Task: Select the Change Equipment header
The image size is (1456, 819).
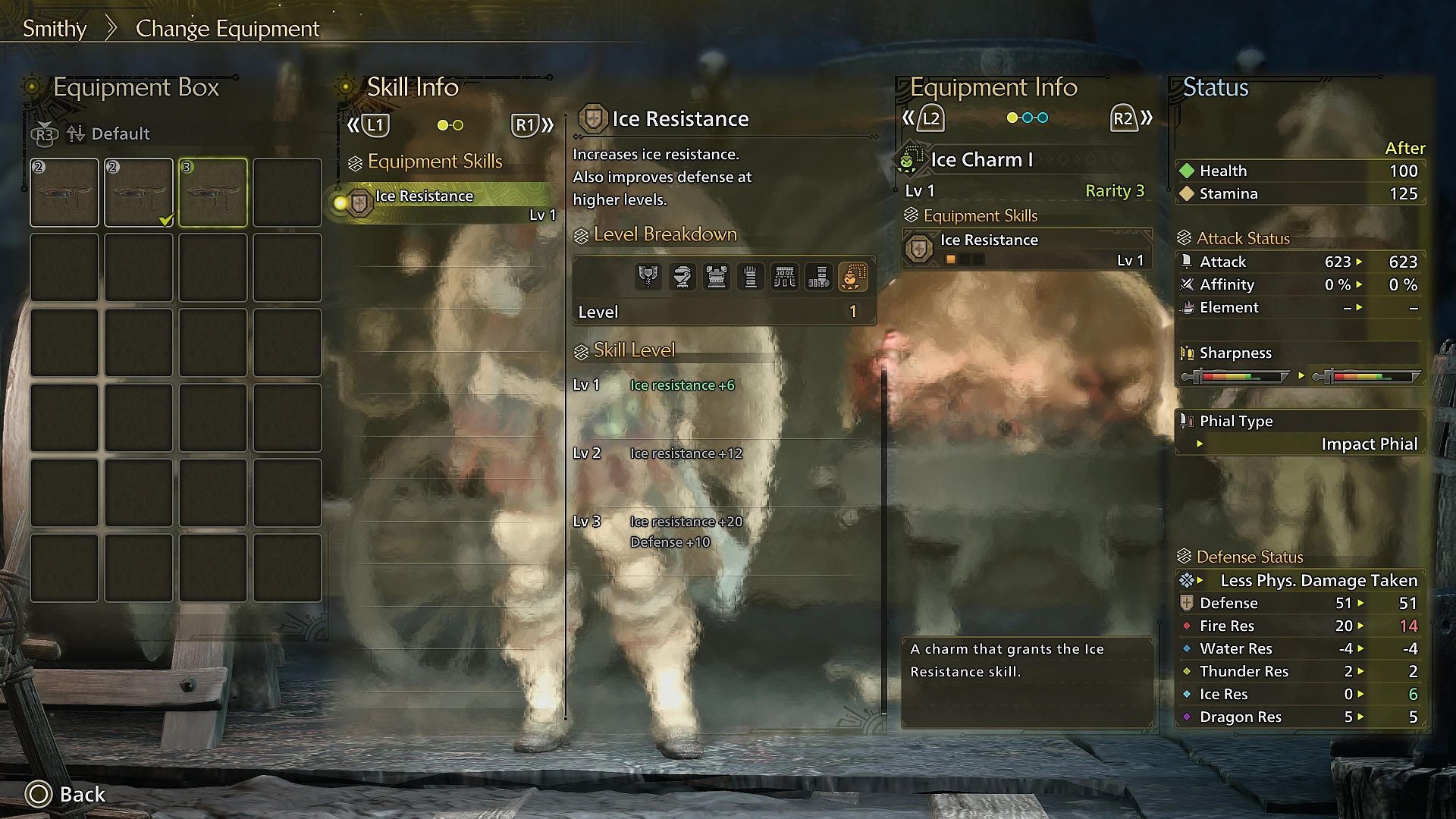Action: coord(227,28)
